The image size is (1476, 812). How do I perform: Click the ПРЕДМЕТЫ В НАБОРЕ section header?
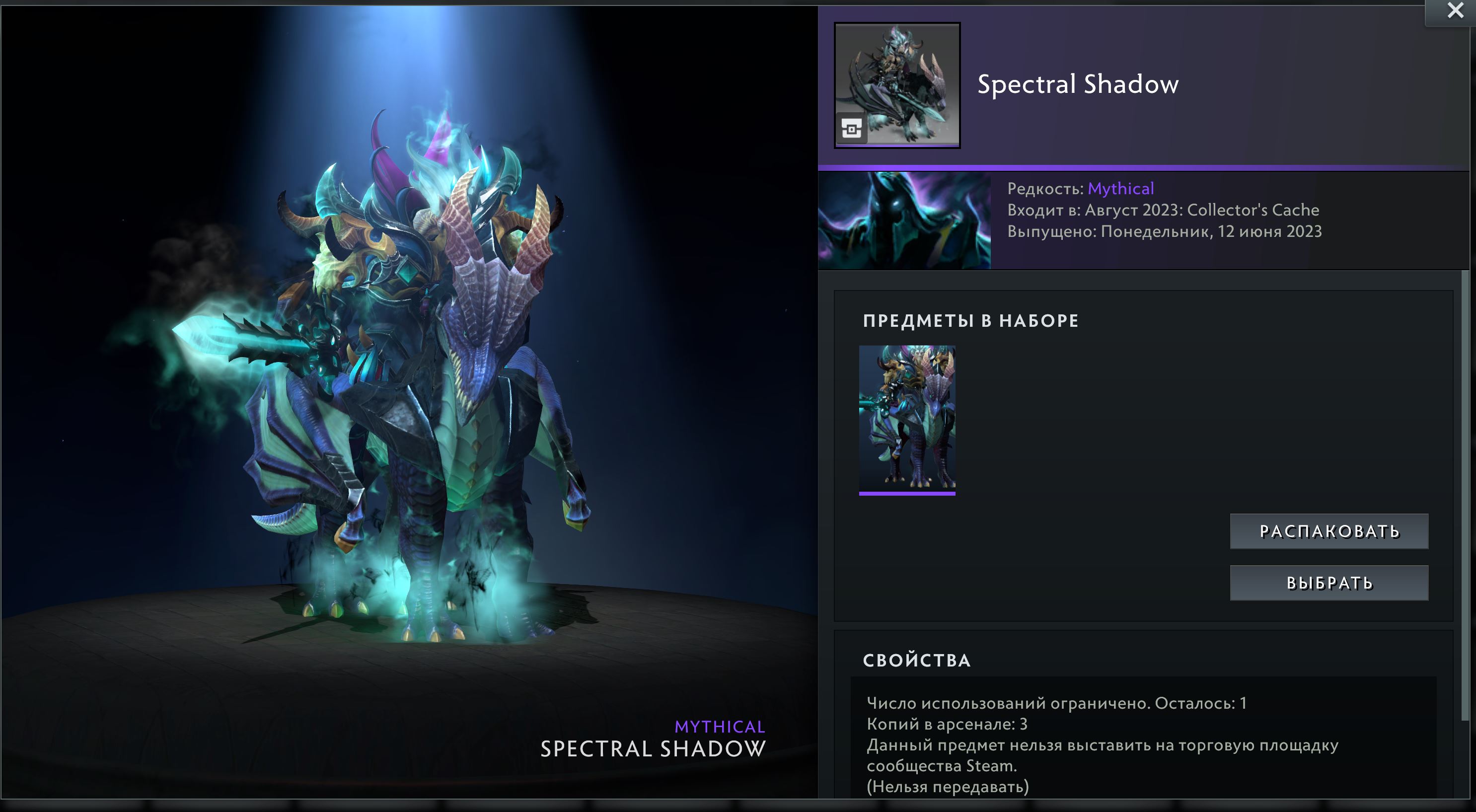pyautogui.click(x=969, y=321)
